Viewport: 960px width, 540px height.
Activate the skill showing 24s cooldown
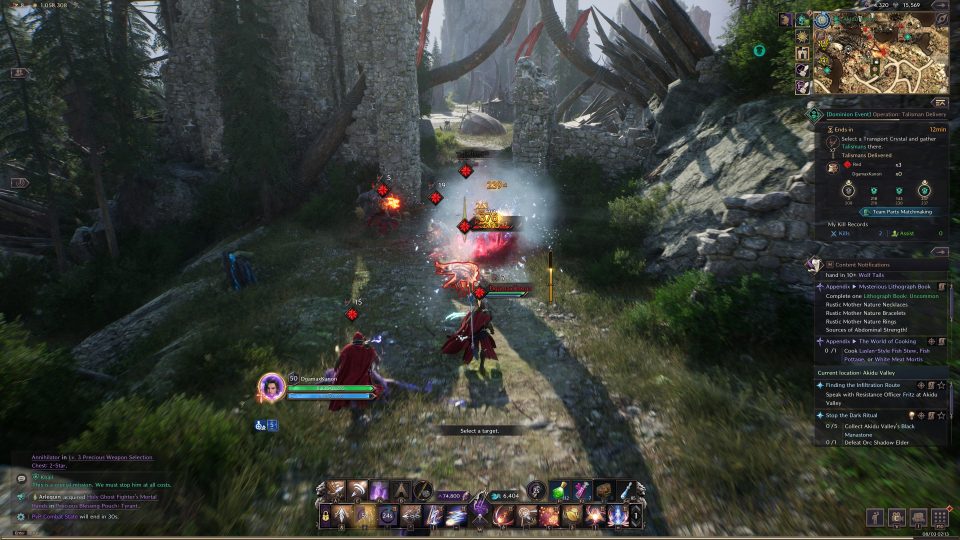pos(389,515)
